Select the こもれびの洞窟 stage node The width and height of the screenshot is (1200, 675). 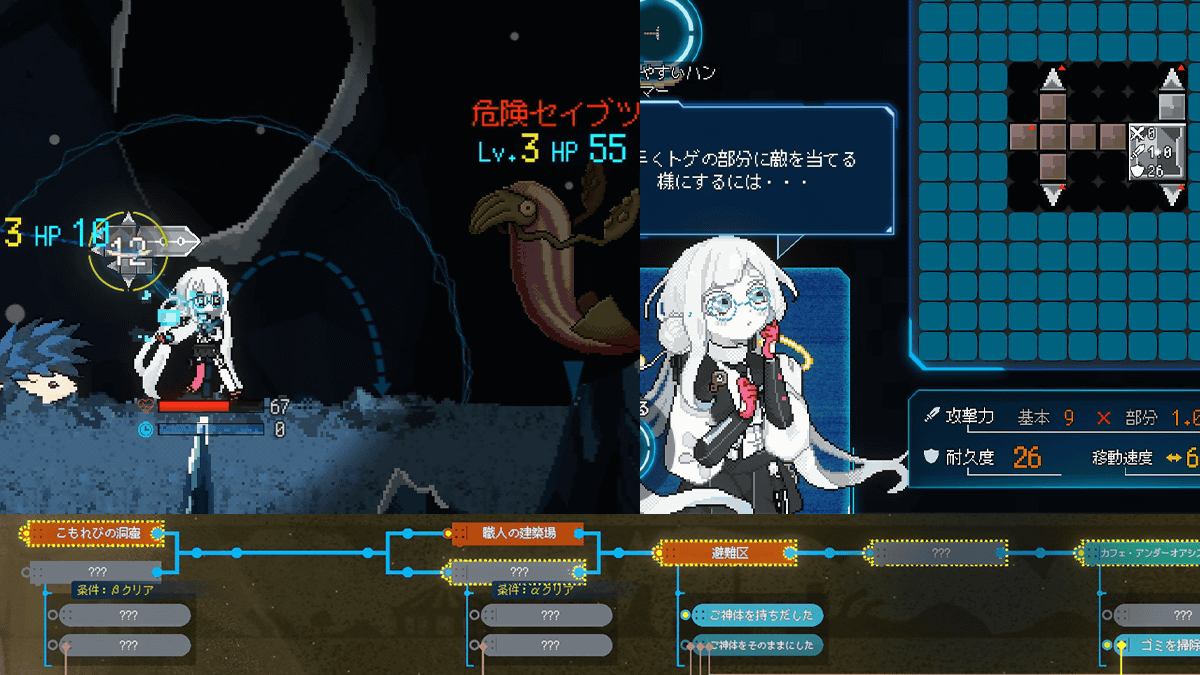[x=92, y=534]
